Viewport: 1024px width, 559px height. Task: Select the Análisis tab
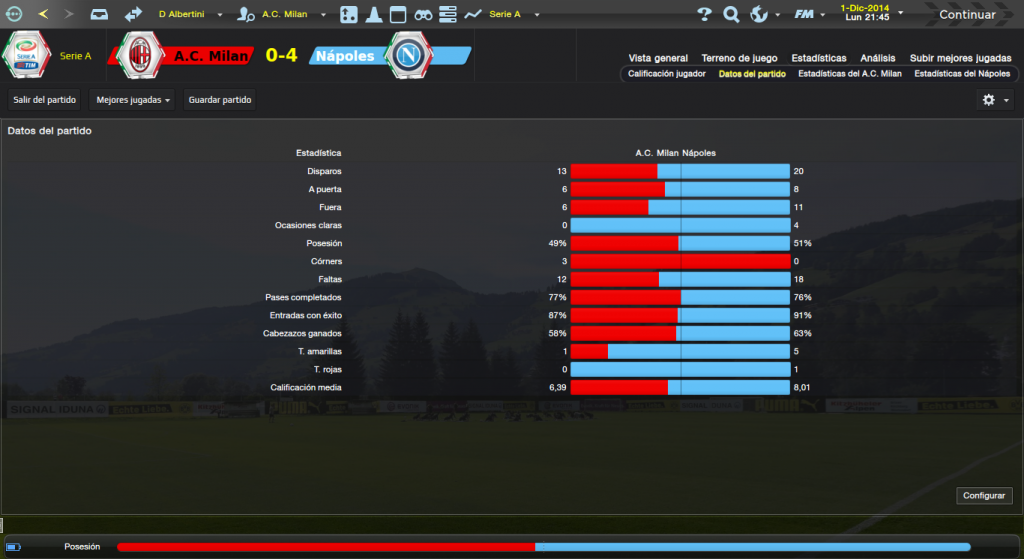(x=877, y=58)
